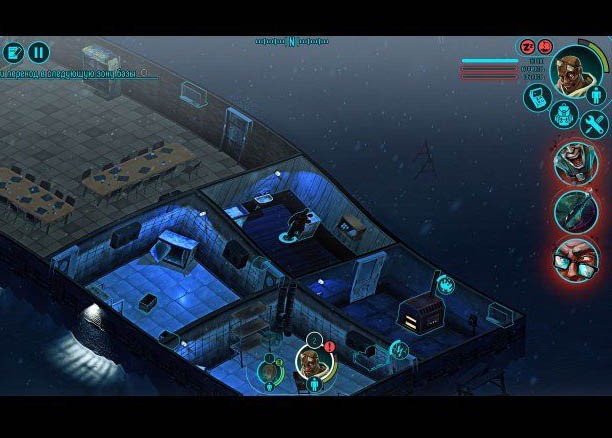Activate the lightning bolt power icon
The width and height of the screenshot is (612, 438).
(x=399, y=349)
